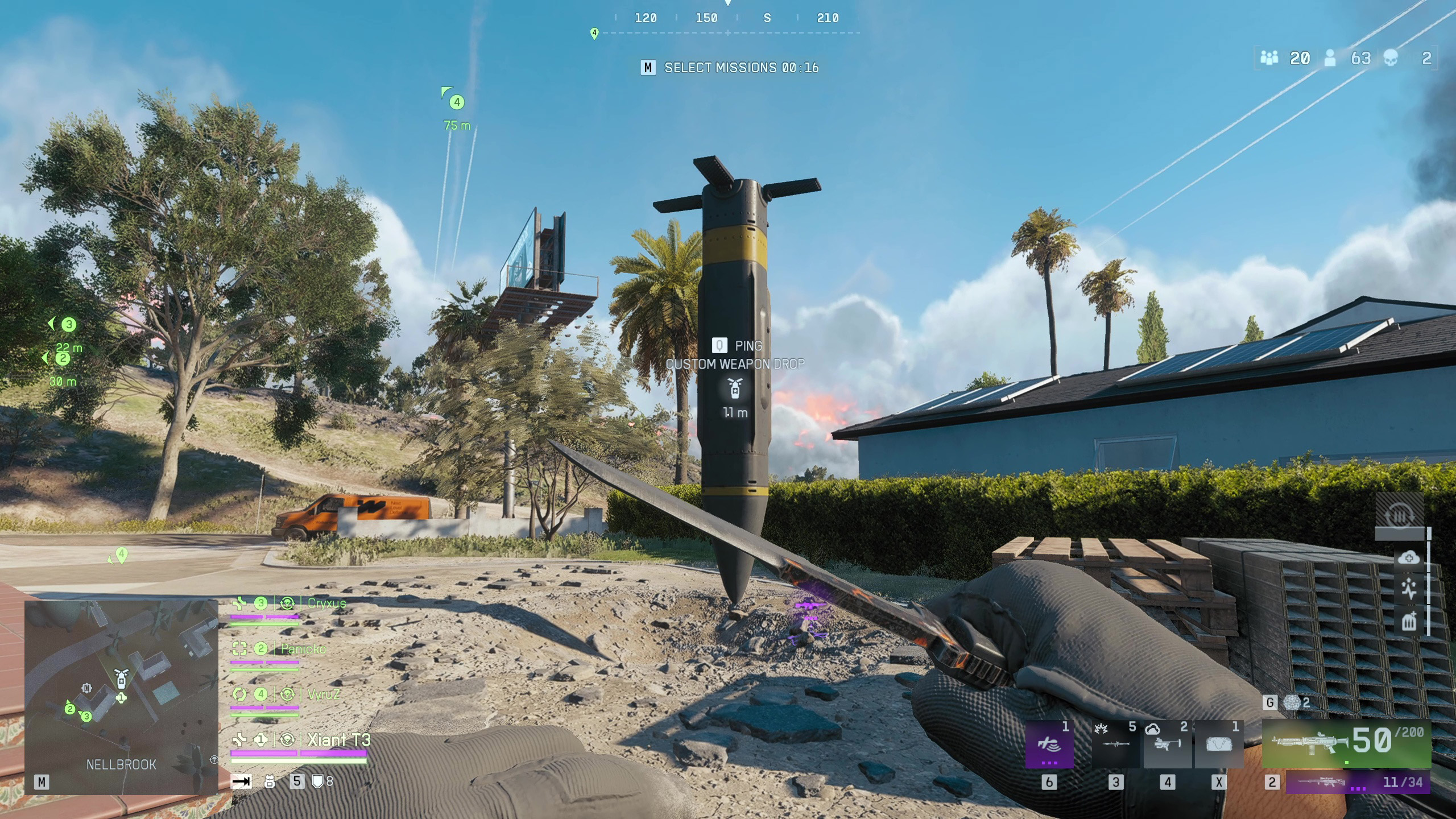The image size is (1456, 819).
Task: Click the armor plate shield icon
Action: 318,781
